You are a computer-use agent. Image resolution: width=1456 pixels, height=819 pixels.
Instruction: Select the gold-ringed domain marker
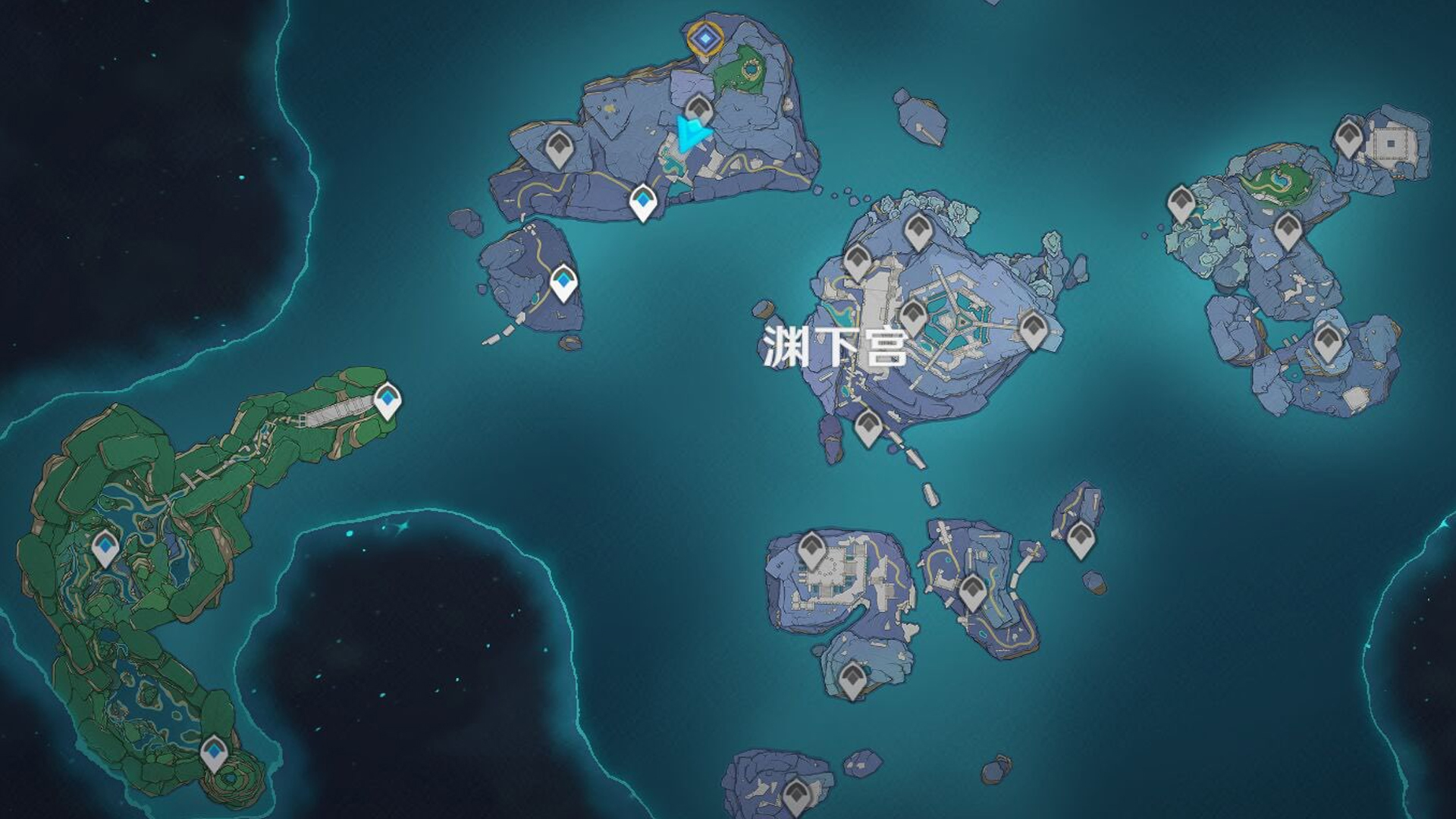point(705,37)
